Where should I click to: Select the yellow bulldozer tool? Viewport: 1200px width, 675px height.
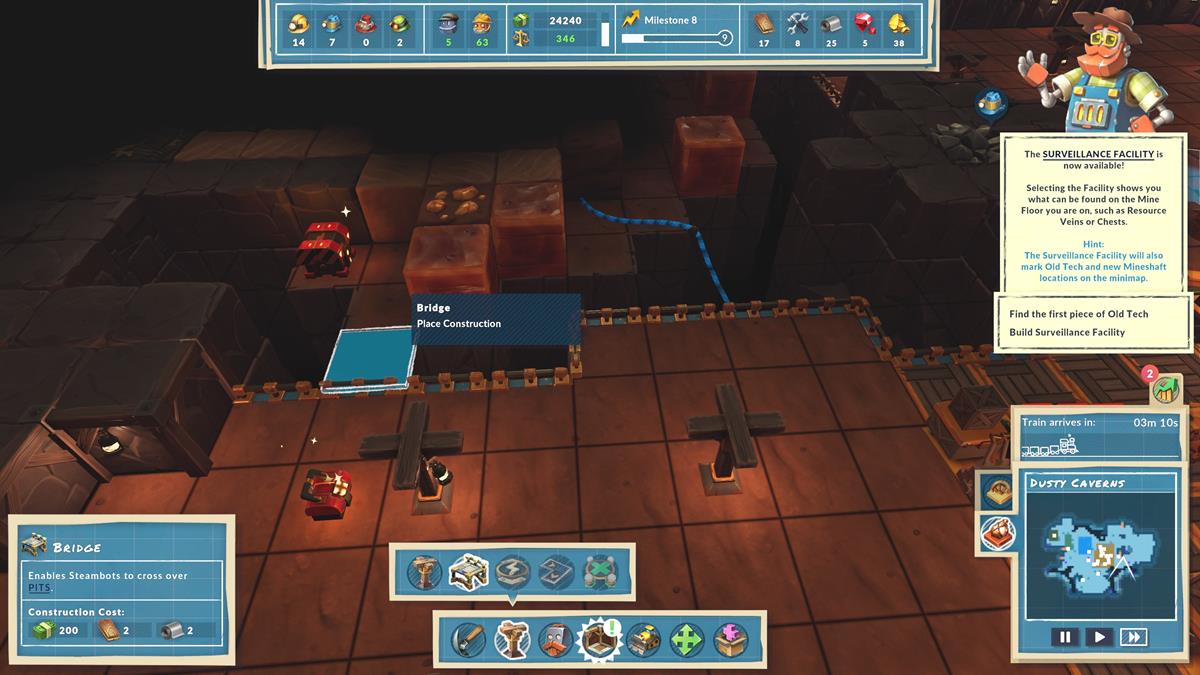(x=643, y=639)
